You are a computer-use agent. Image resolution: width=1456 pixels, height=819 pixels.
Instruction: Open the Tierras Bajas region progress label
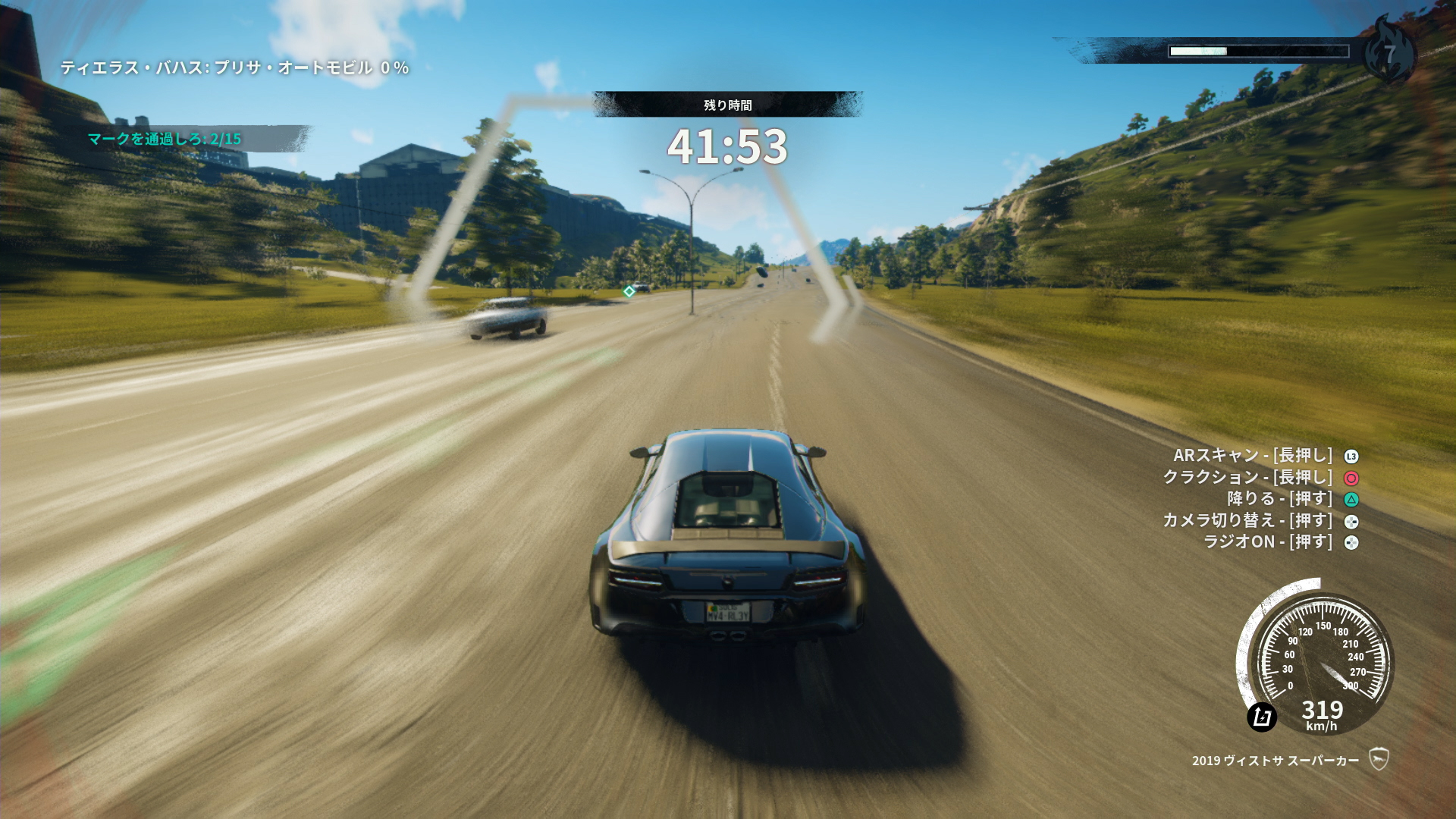coord(234,67)
